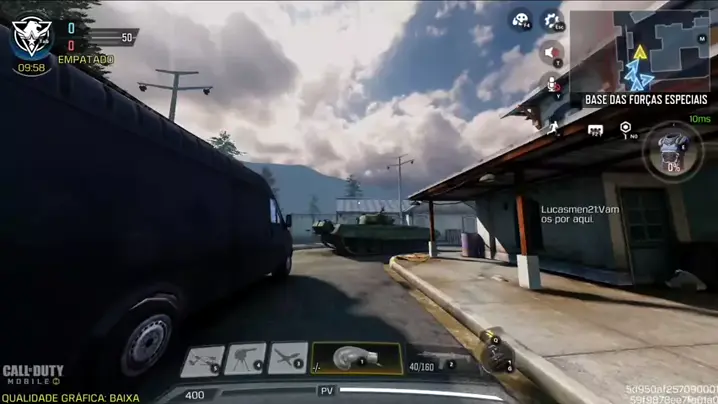Open the grenade selection wheel

click(x=496, y=353)
